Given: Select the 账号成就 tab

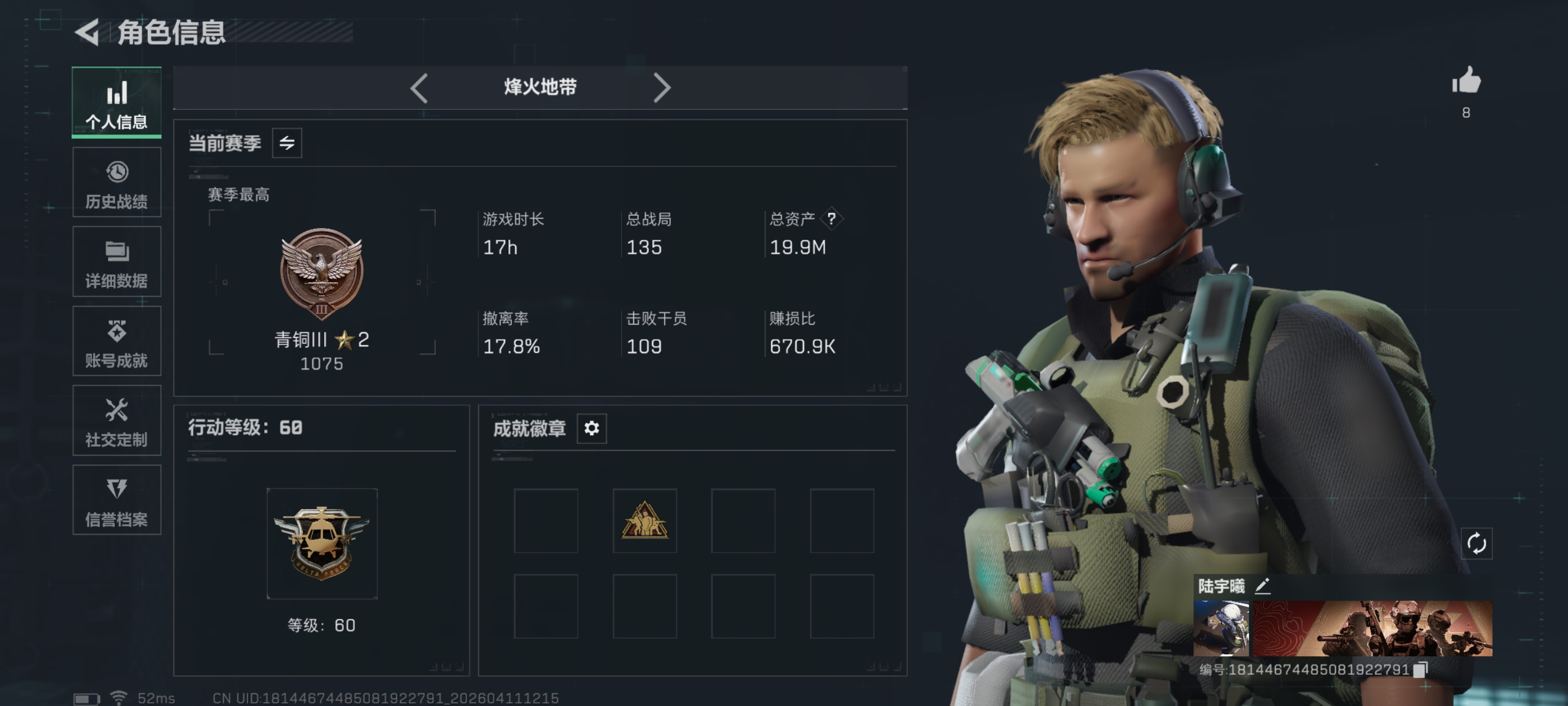Looking at the screenshot, I should pyautogui.click(x=116, y=341).
